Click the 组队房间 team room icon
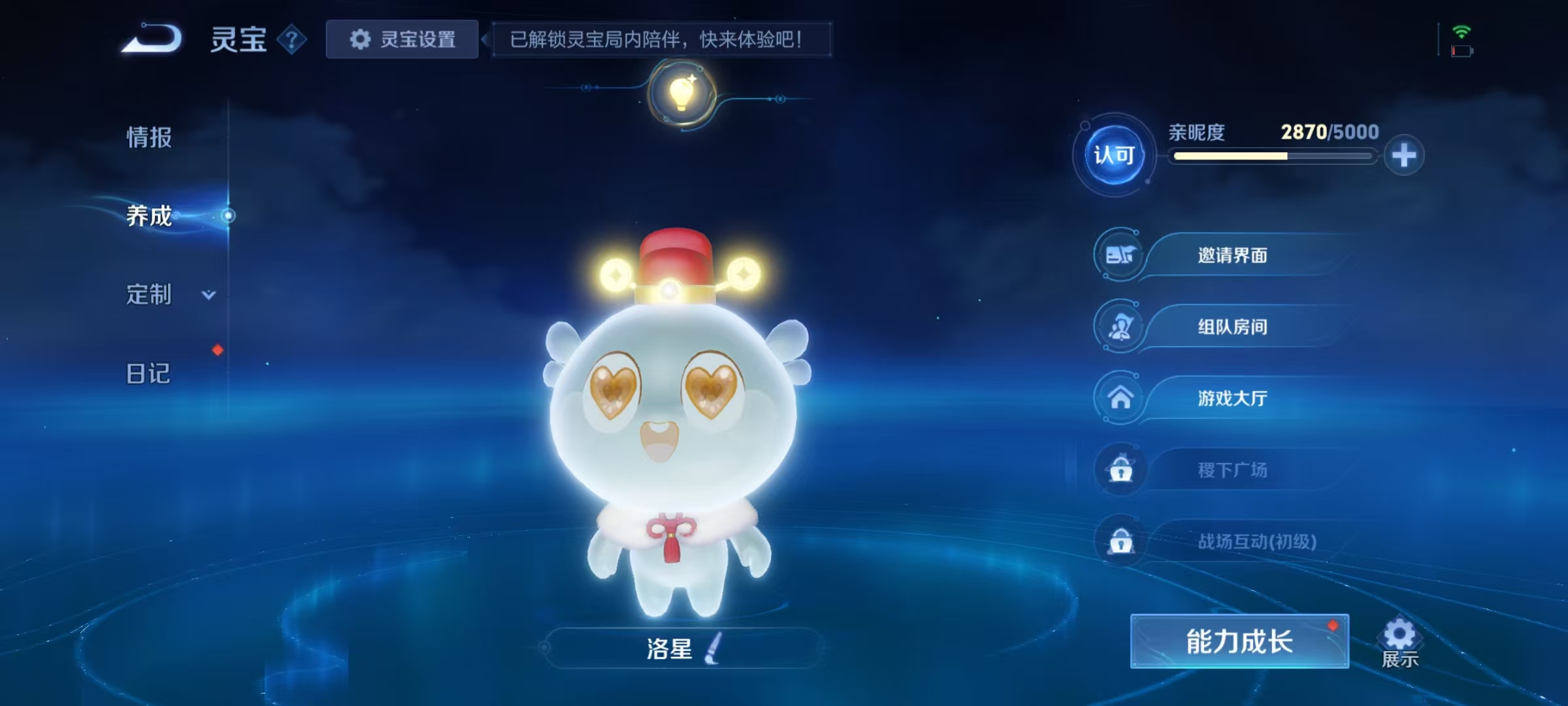1568x706 pixels. pos(1120,327)
